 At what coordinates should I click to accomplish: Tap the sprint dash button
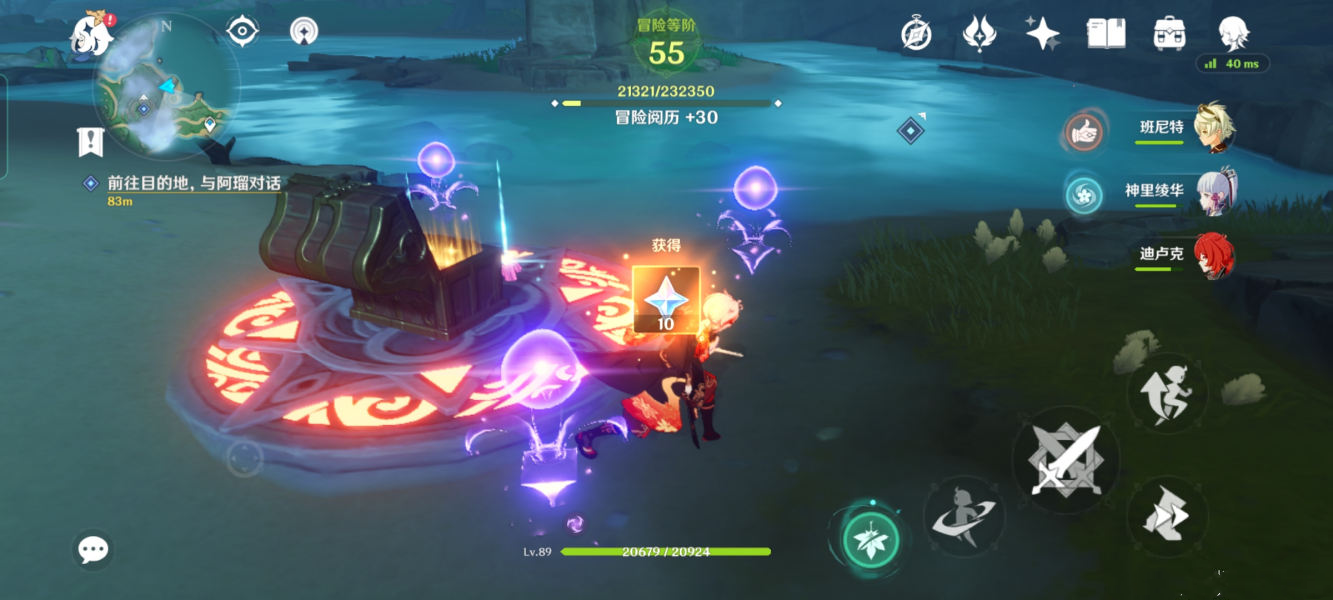click(x=1166, y=516)
